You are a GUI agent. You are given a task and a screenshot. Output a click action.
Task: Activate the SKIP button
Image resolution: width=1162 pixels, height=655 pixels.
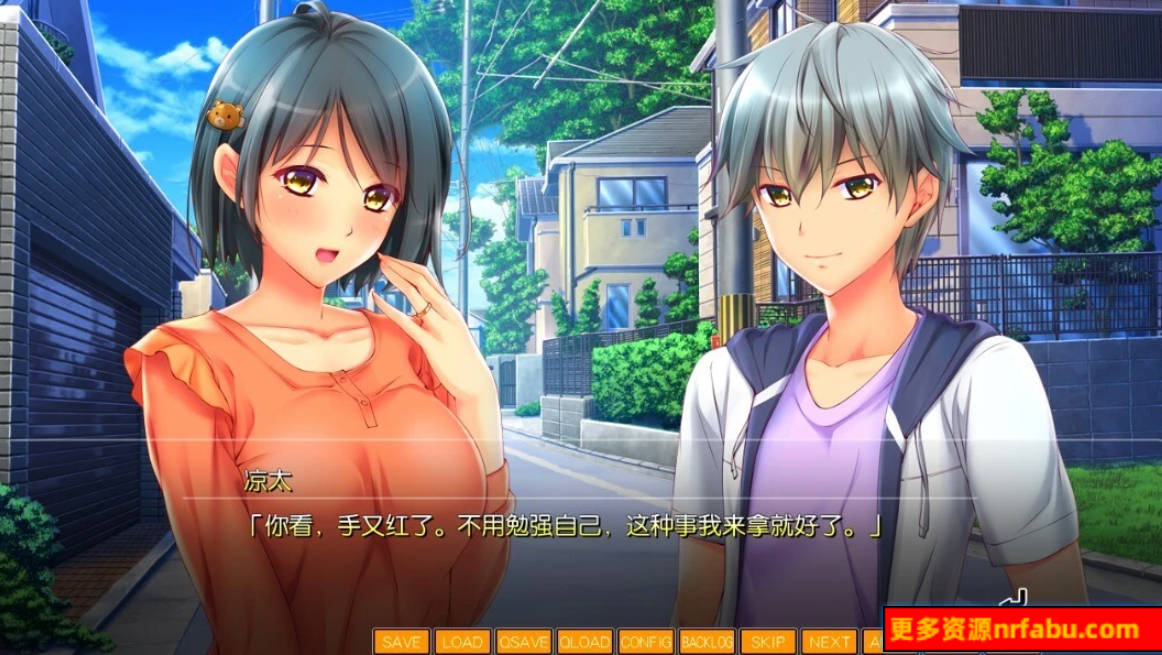click(768, 641)
